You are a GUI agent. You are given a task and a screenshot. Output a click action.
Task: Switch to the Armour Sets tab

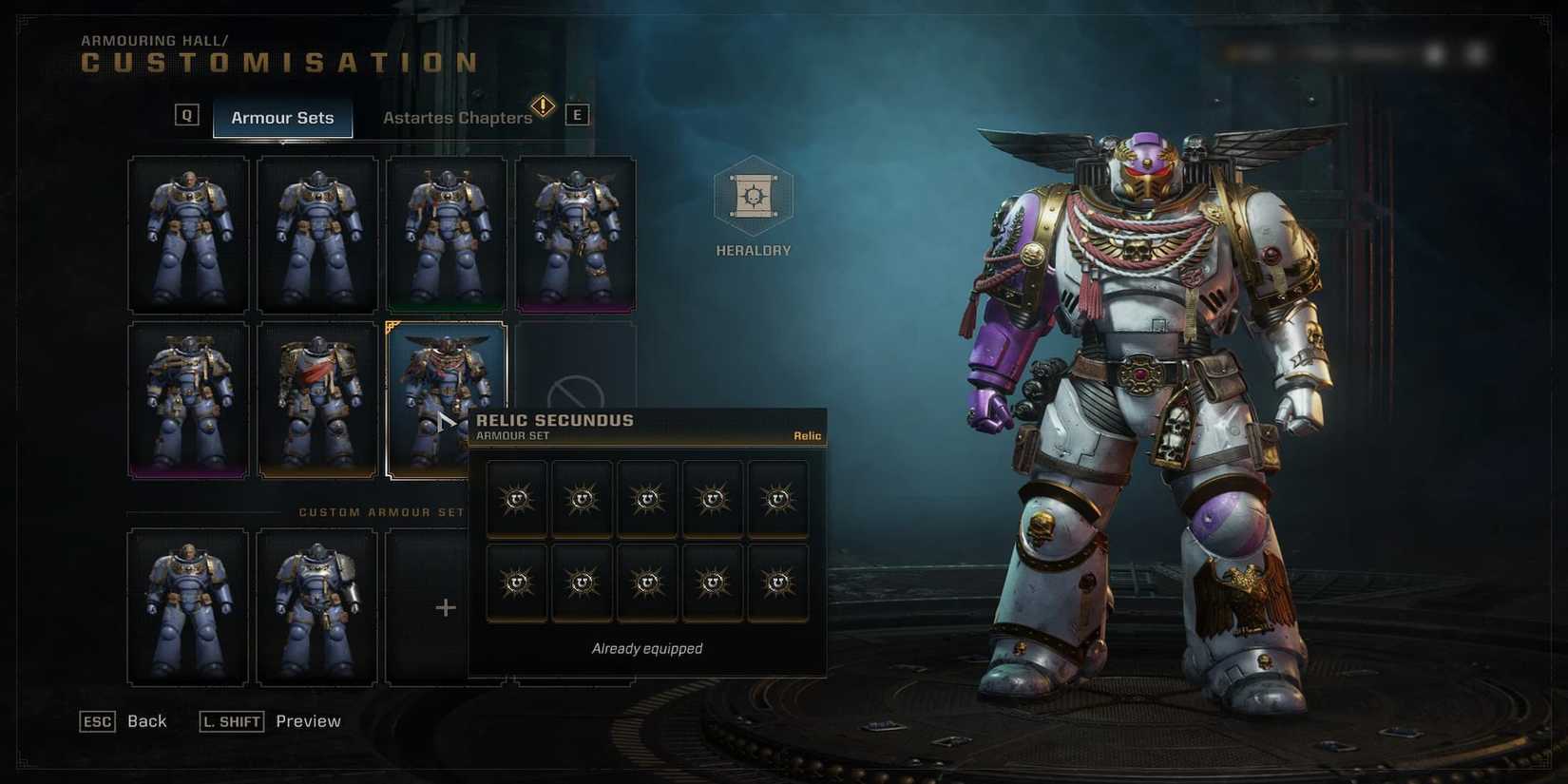pyautogui.click(x=282, y=118)
